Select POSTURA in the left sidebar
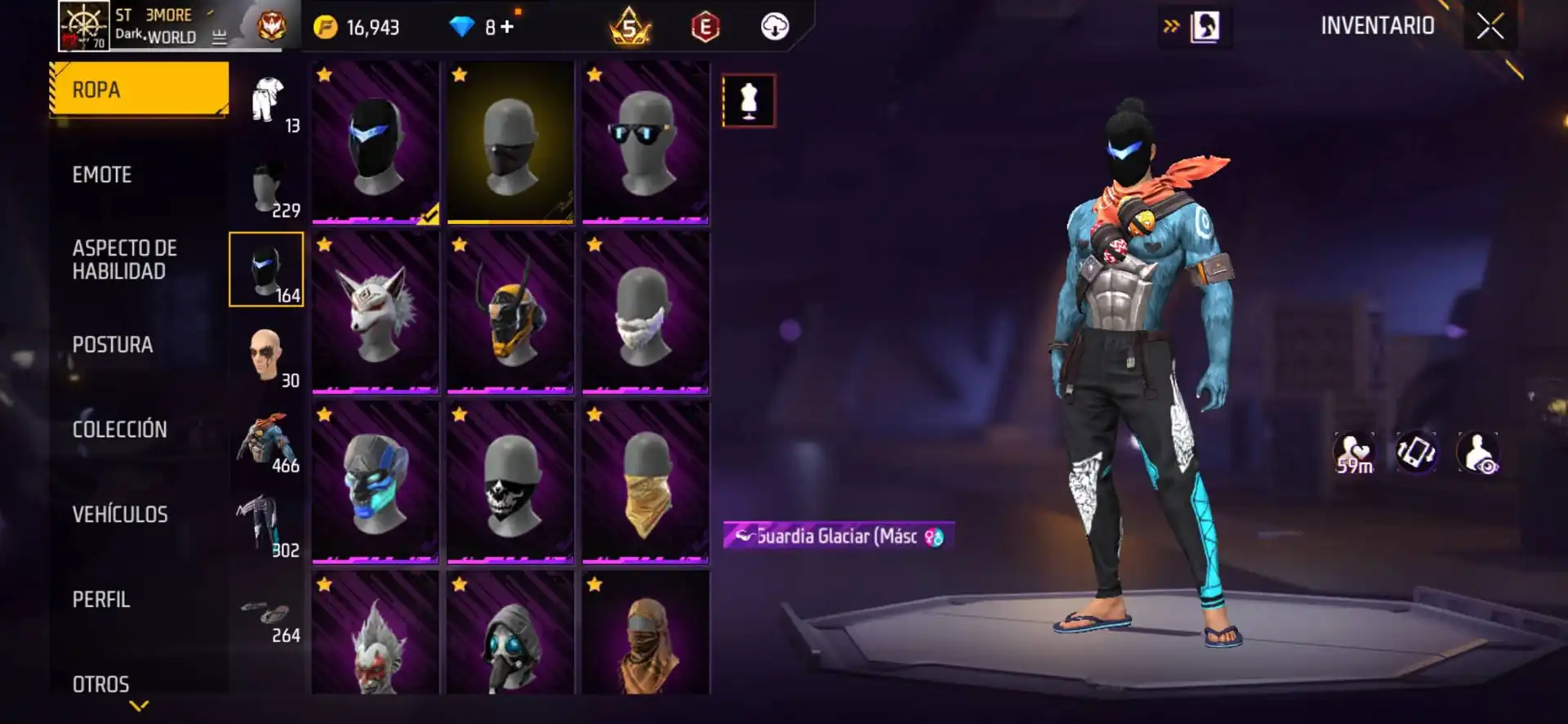1568x724 pixels. tap(113, 345)
